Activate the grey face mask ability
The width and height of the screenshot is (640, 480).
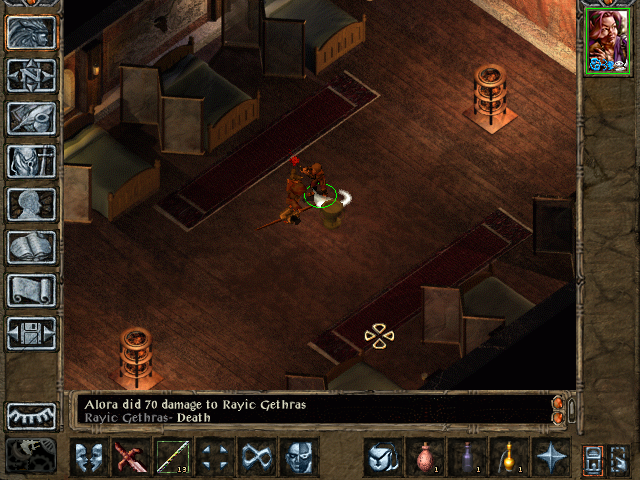pos(300,457)
